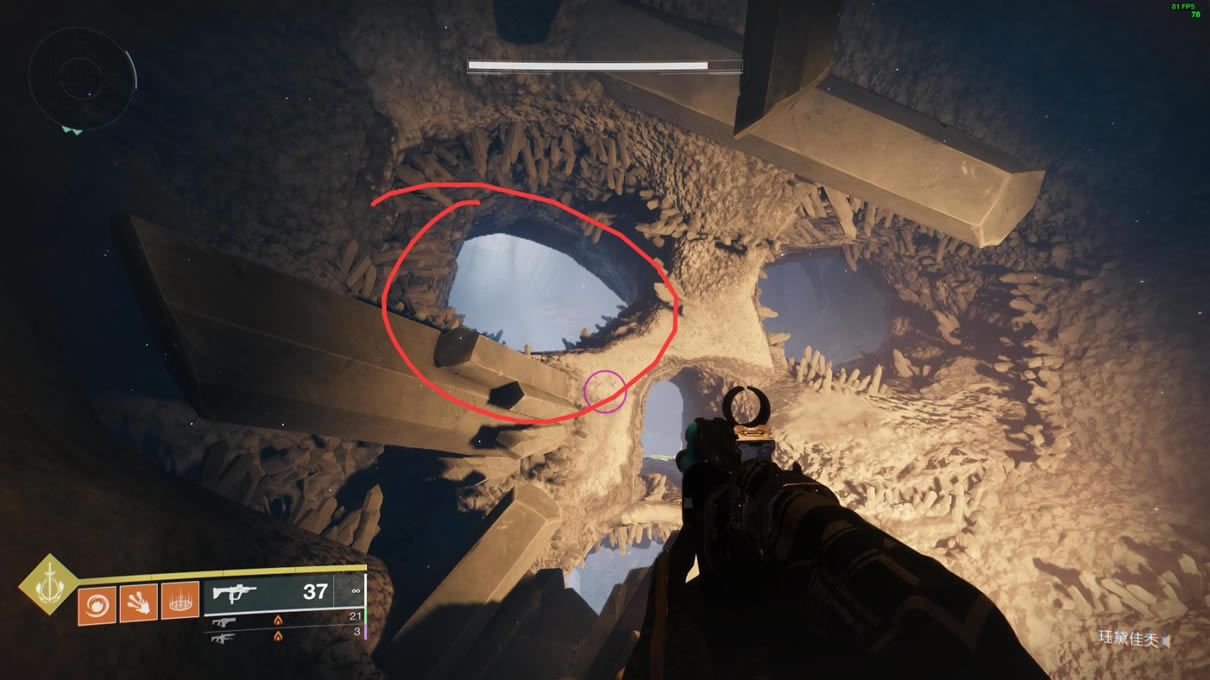The image size is (1210, 680).
Task: Click the circular radar tracker
Action: pyautogui.click(x=82, y=78)
